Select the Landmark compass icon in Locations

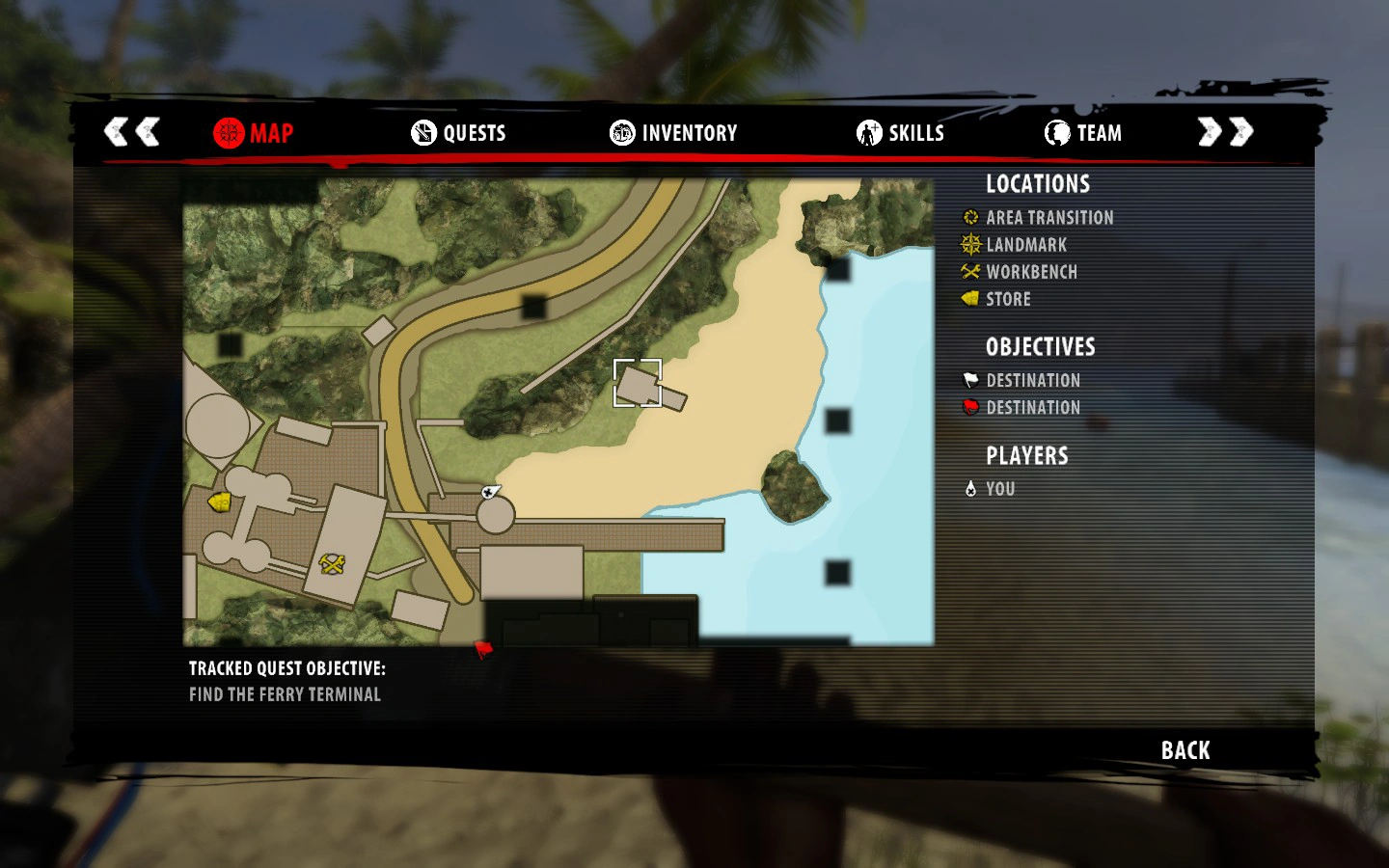pyautogui.click(x=969, y=244)
